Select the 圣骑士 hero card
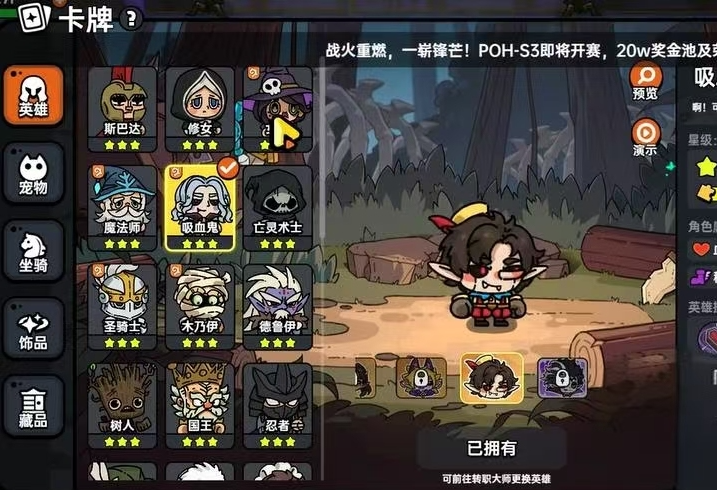 [x=121, y=305]
